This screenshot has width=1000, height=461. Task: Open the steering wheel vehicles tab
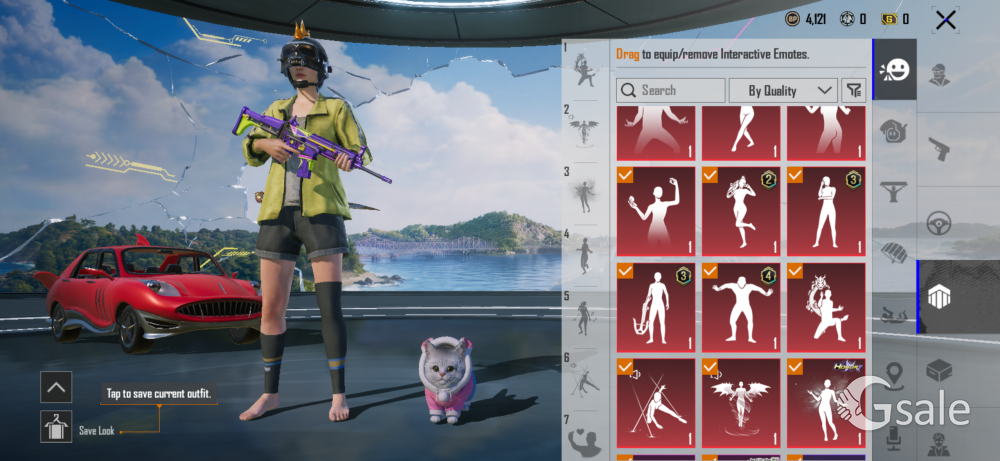pos(939,222)
